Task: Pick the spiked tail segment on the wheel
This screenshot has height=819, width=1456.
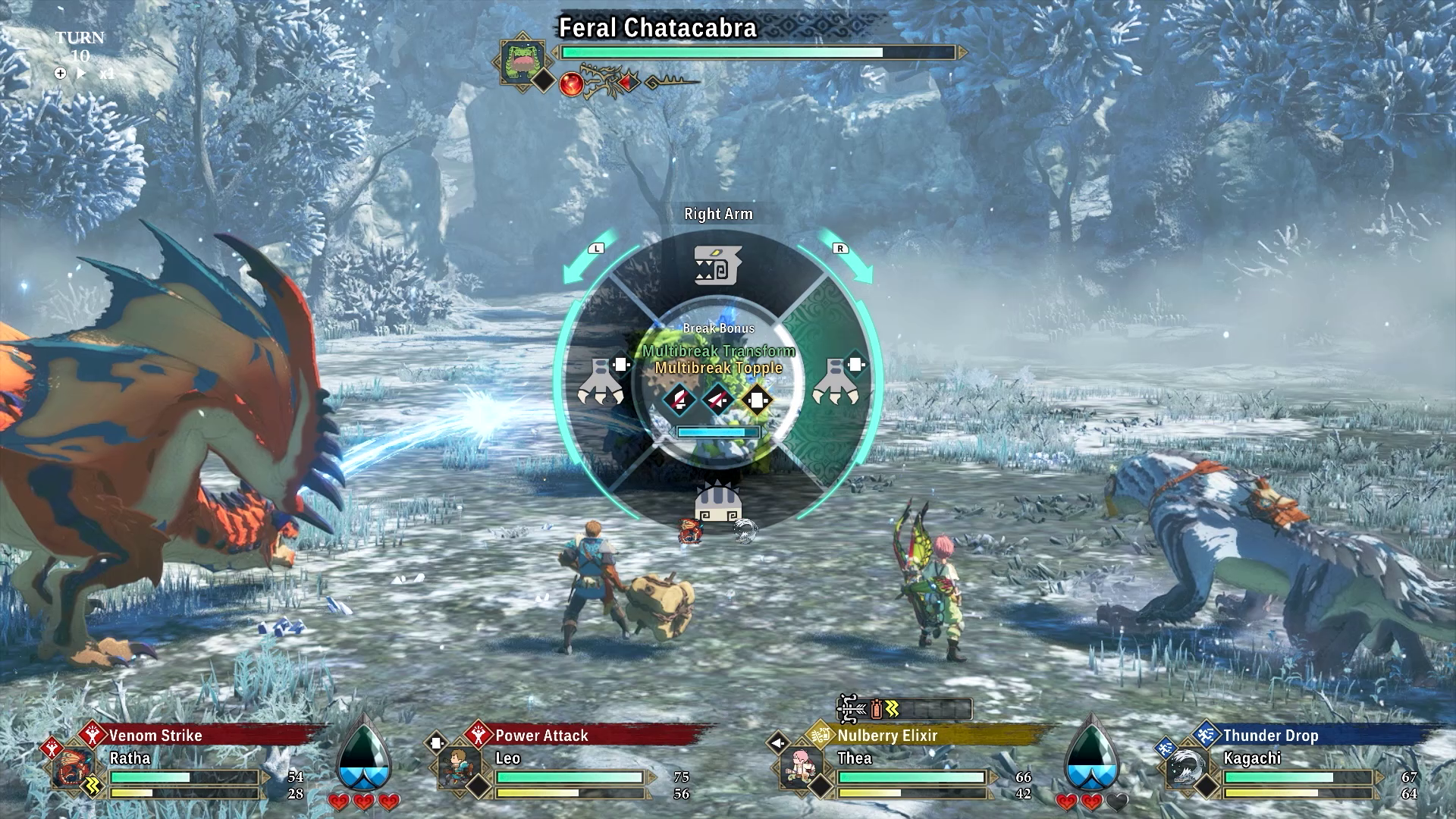Action: pos(717,500)
